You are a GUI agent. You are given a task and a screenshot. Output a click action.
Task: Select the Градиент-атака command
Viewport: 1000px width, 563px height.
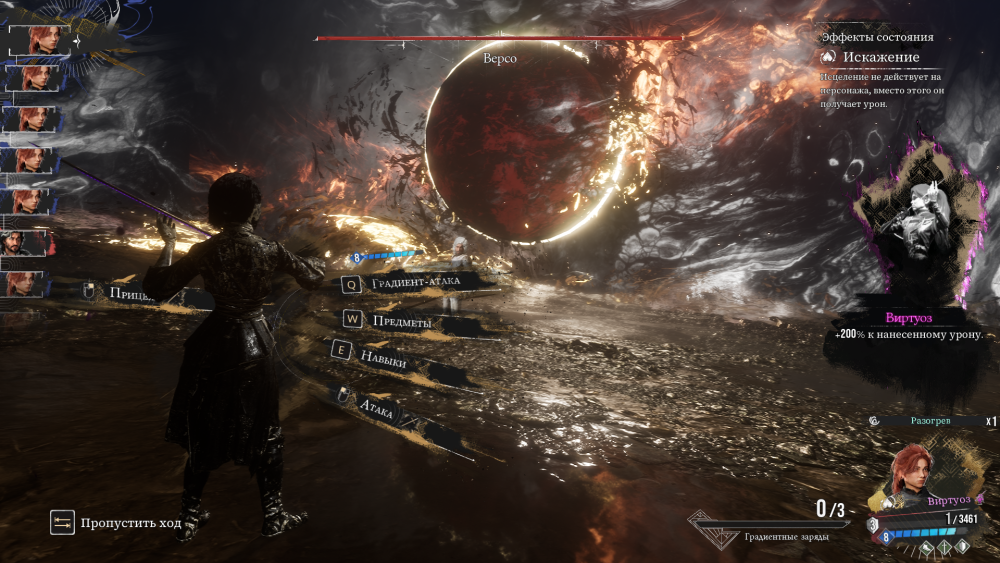(414, 284)
